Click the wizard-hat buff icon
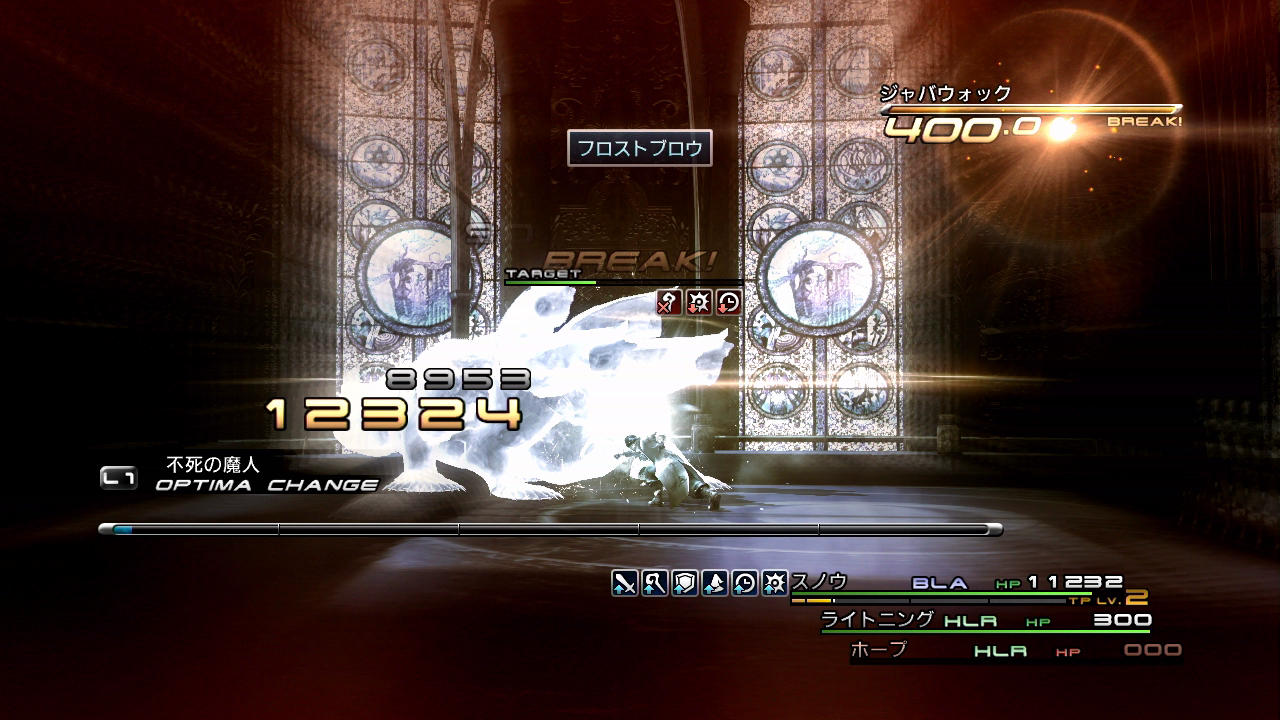The width and height of the screenshot is (1280, 720). (x=715, y=582)
